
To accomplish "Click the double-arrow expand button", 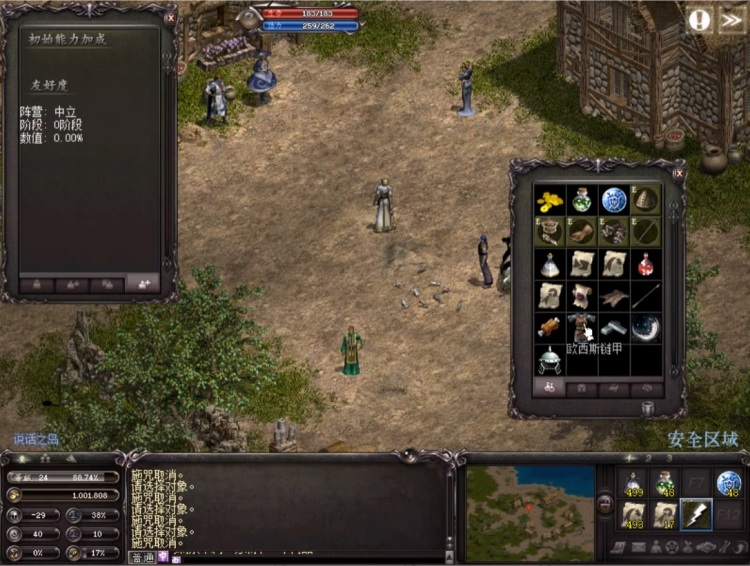I will [732, 20].
